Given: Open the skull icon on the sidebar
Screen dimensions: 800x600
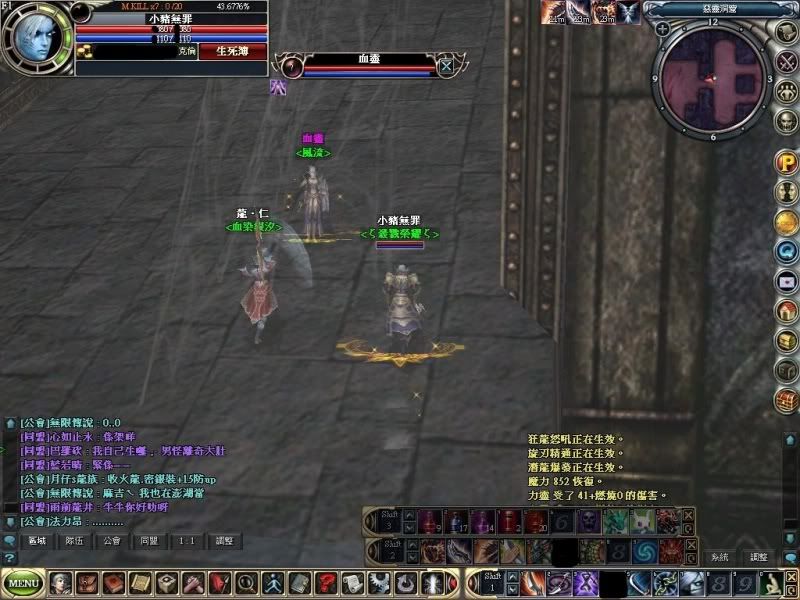Looking at the screenshot, I should (x=787, y=121).
